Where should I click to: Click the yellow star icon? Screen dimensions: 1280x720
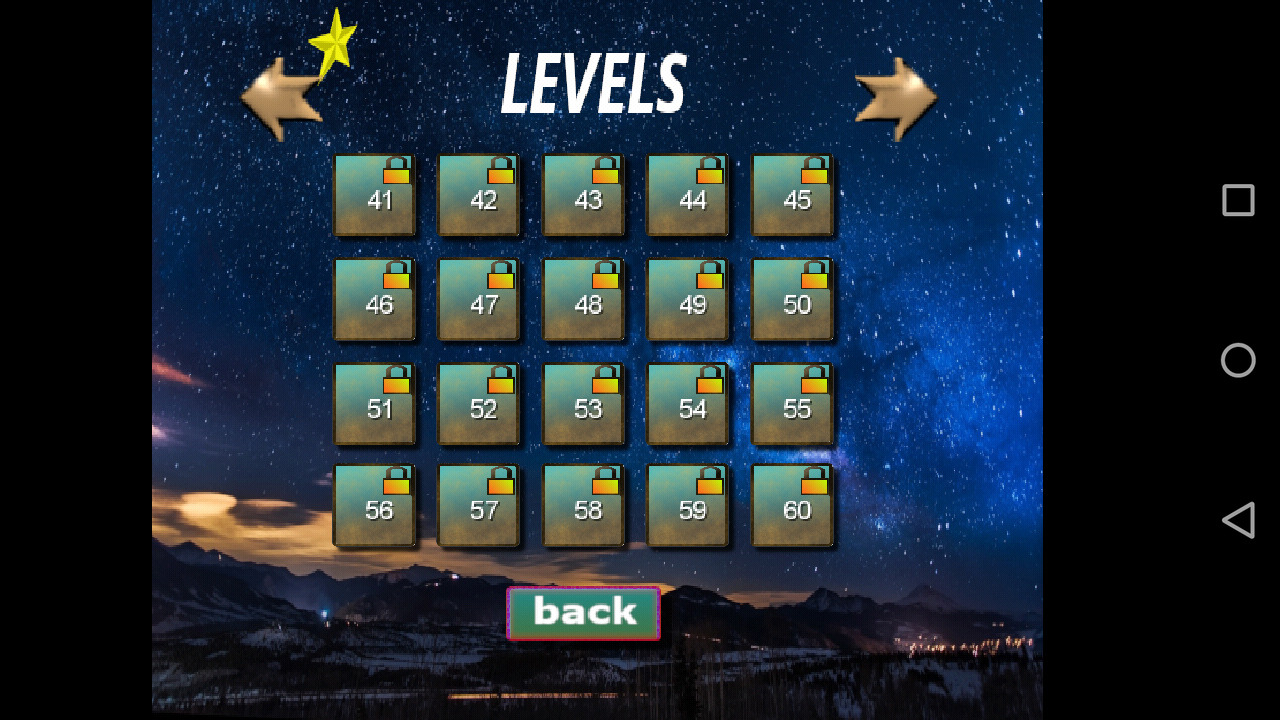334,38
